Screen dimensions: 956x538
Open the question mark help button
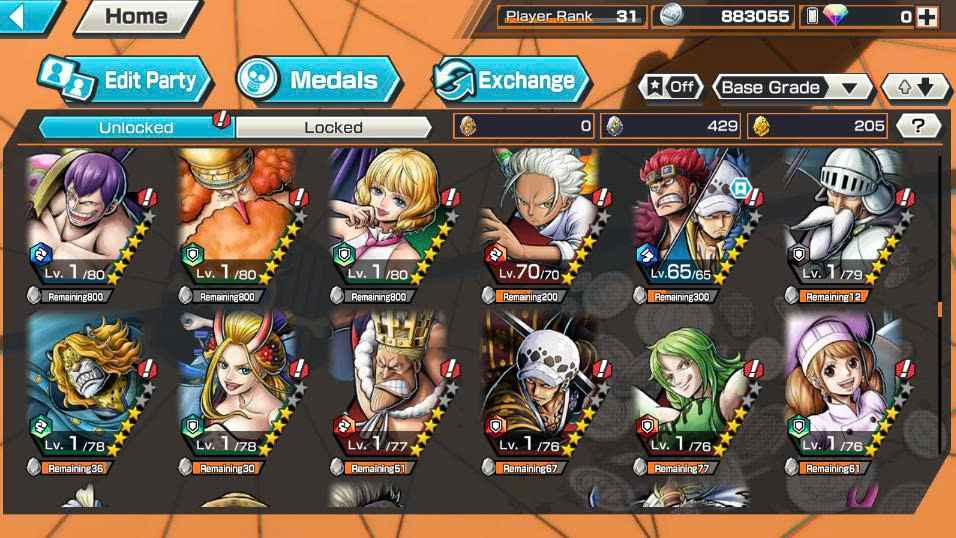(x=918, y=126)
